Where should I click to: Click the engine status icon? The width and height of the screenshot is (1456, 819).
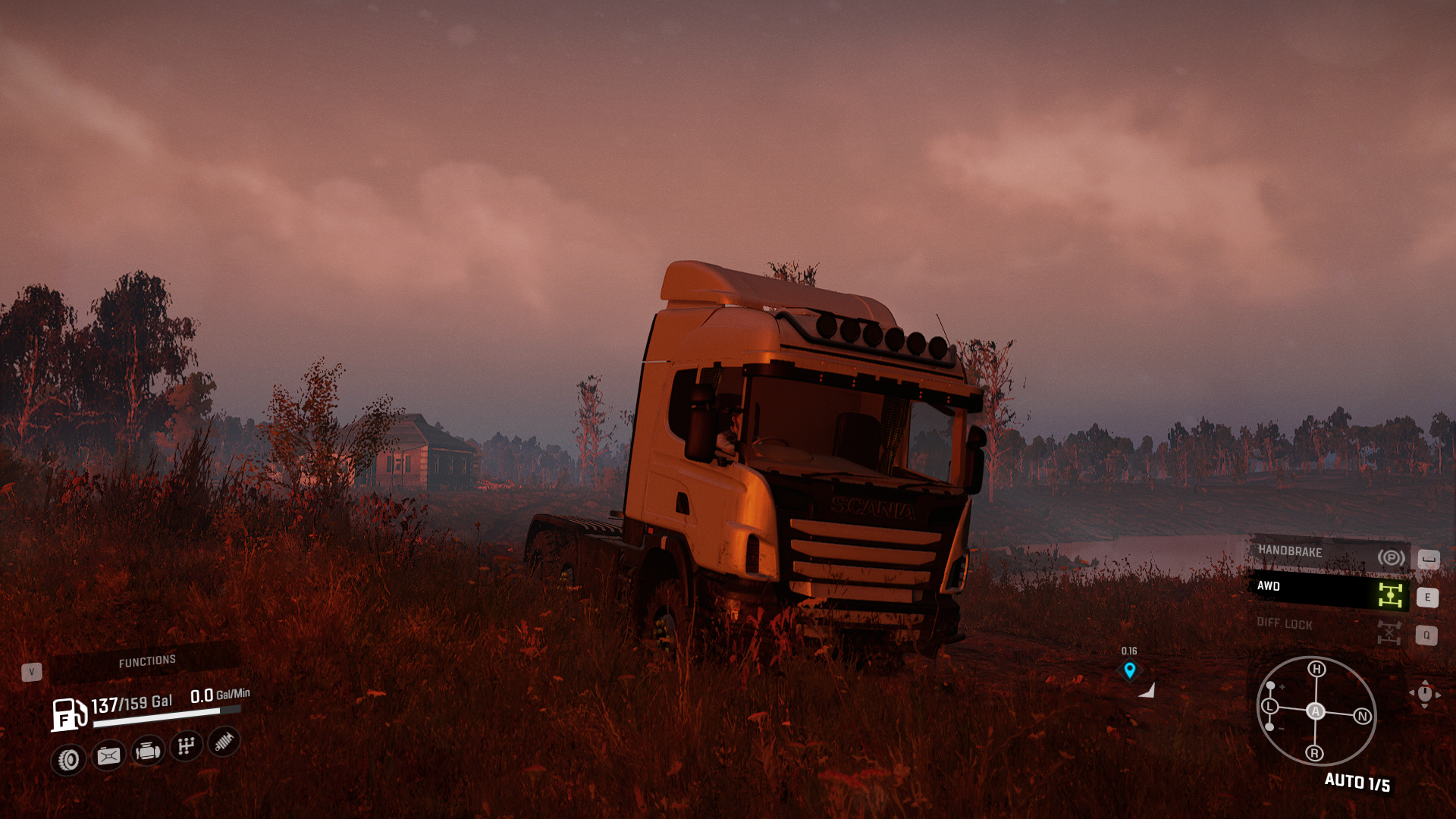(147, 752)
